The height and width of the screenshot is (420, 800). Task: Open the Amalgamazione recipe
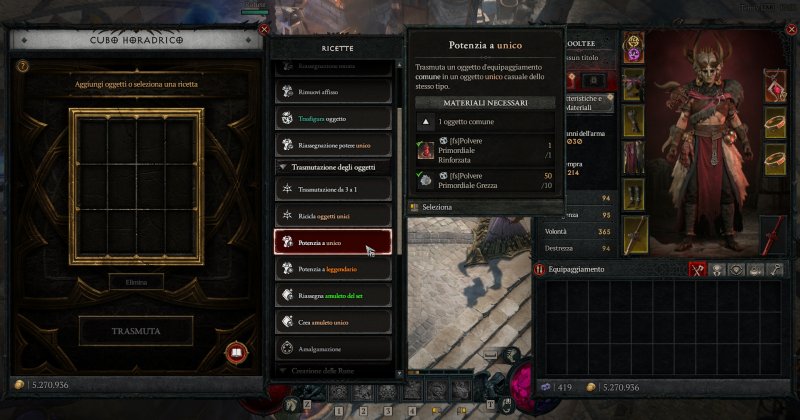click(x=334, y=349)
